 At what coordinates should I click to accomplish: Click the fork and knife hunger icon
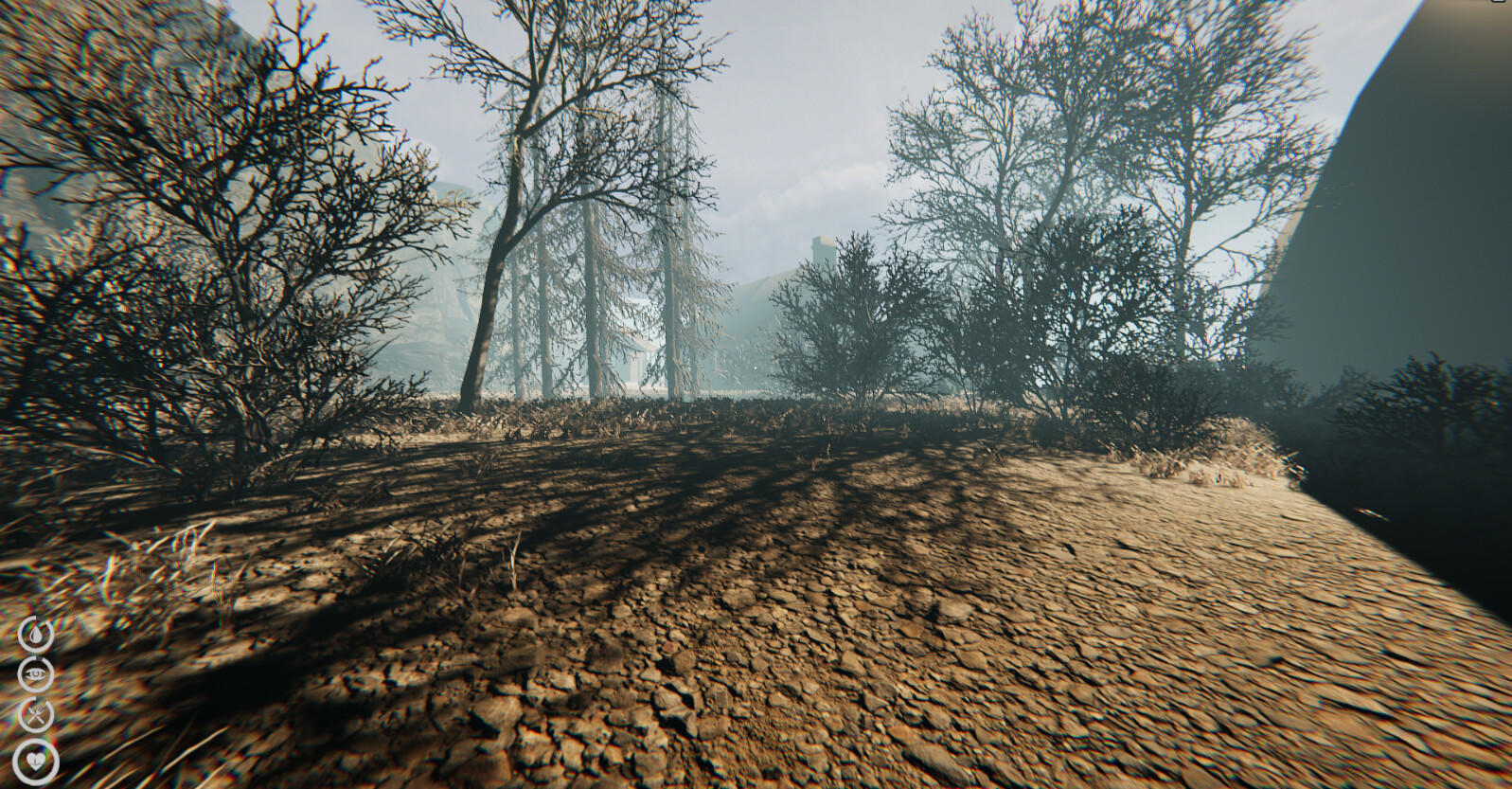(x=35, y=713)
